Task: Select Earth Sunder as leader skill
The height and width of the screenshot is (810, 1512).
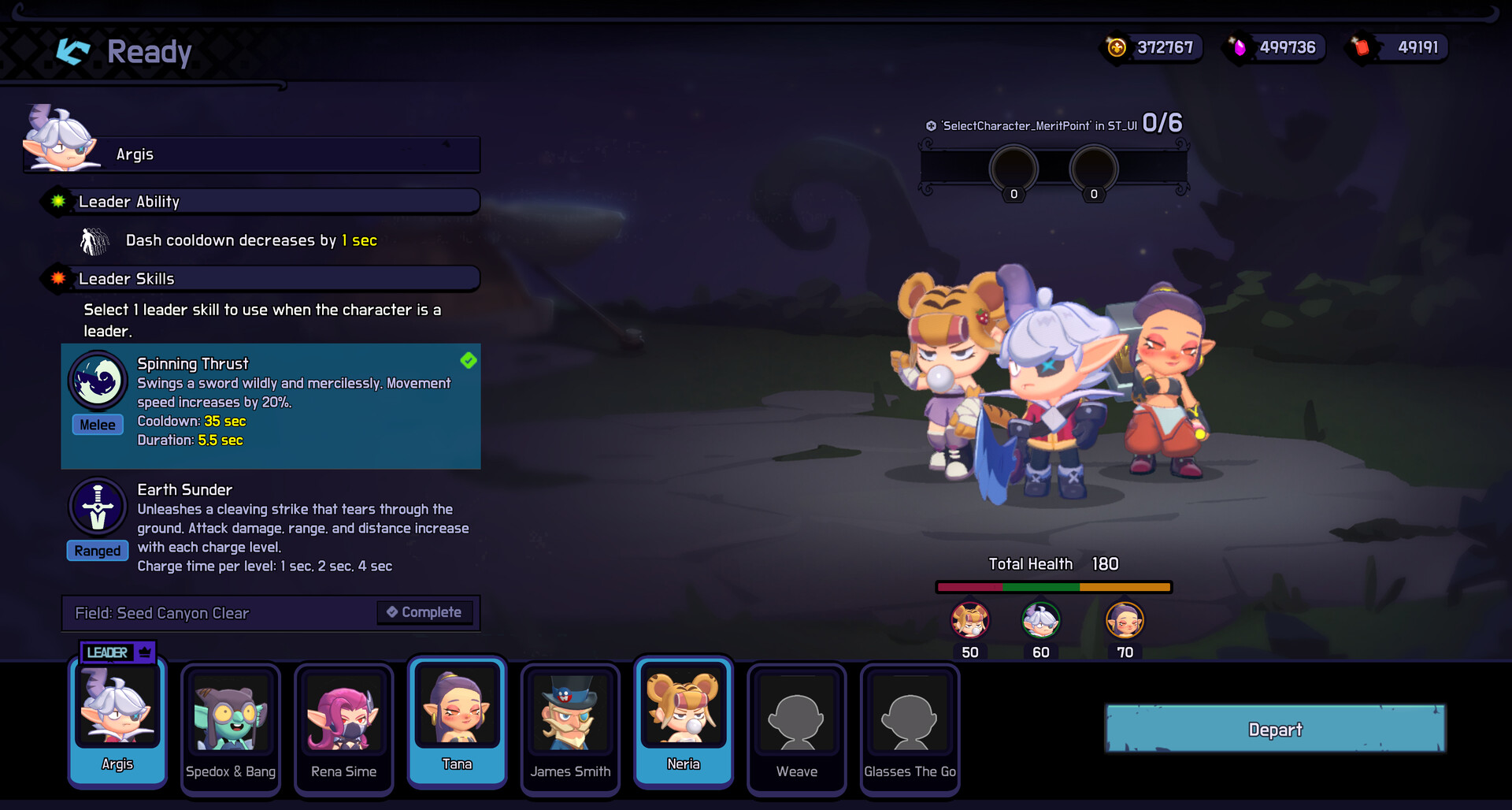Action: [270, 526]
